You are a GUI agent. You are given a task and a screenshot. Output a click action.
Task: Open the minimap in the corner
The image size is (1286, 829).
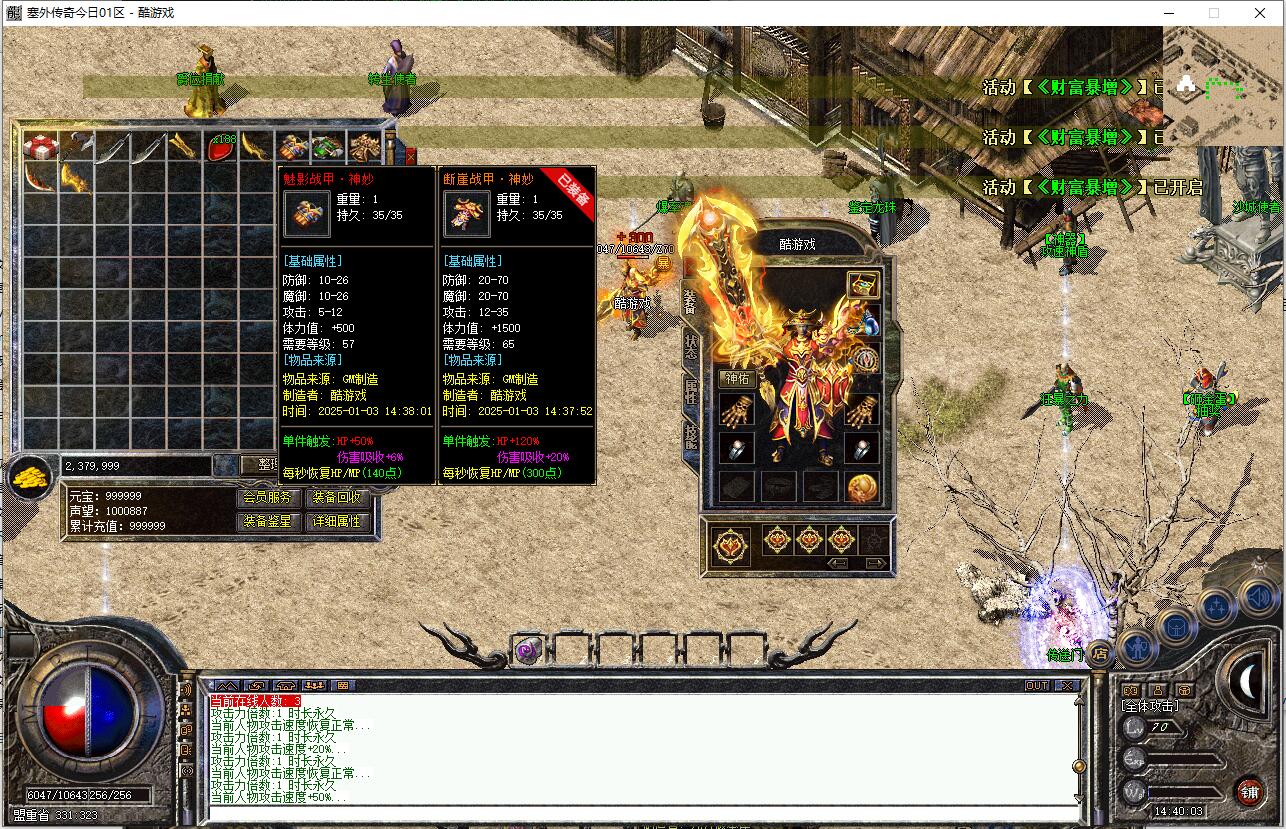[1223, 86]
